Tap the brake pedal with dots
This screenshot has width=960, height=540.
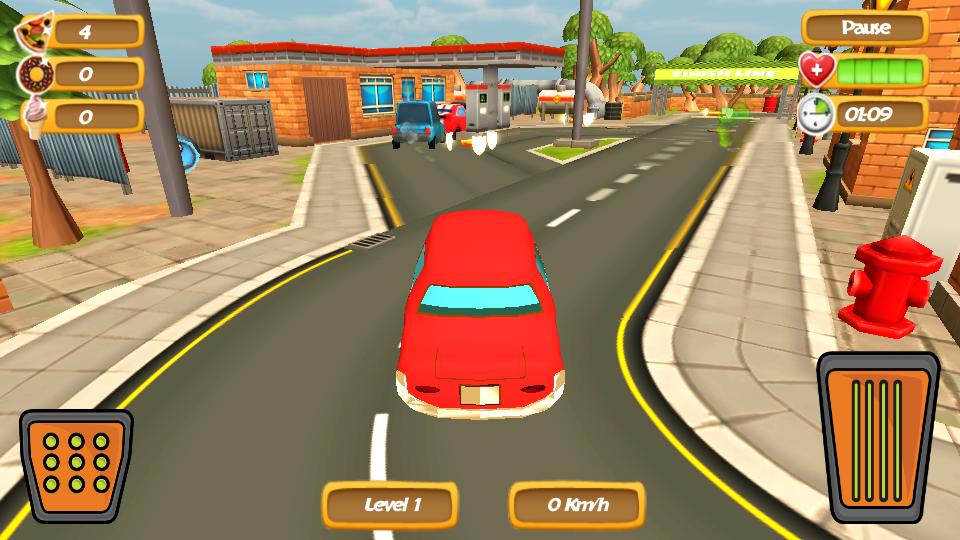[76, 467]
